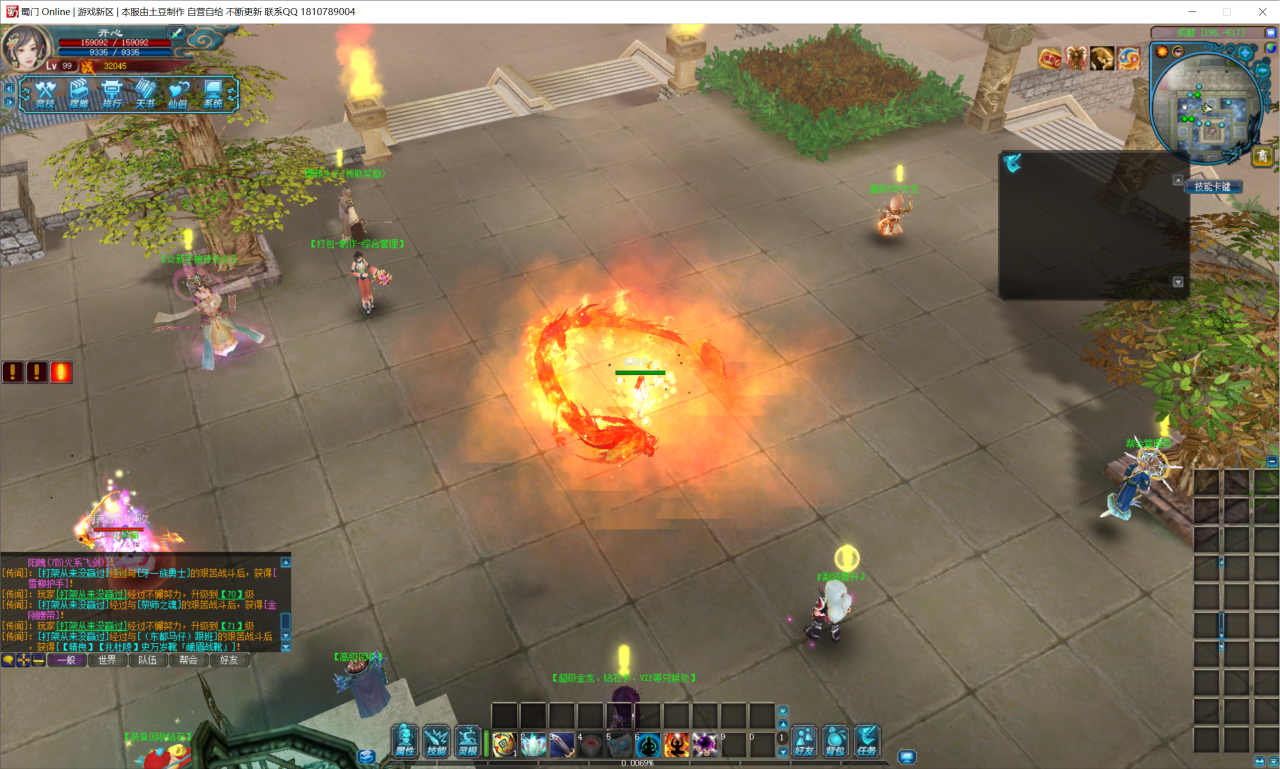Open the 任务 quest log
The image size is (1280, 769).
click(866, 741)
